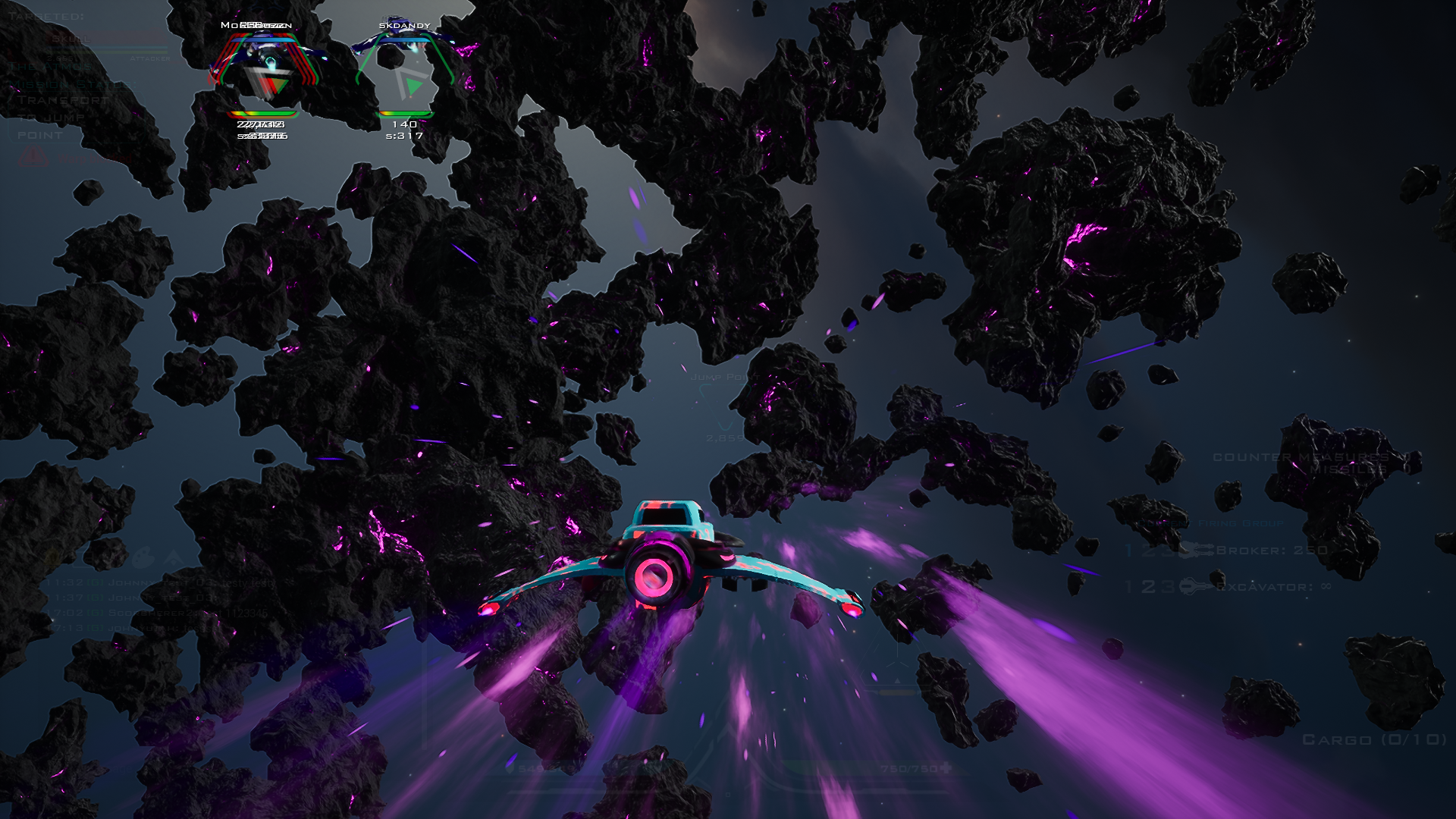Toggle firing group 1 for the Broker
Viewport: 1456px width, 819px height.
(1128, 551)
